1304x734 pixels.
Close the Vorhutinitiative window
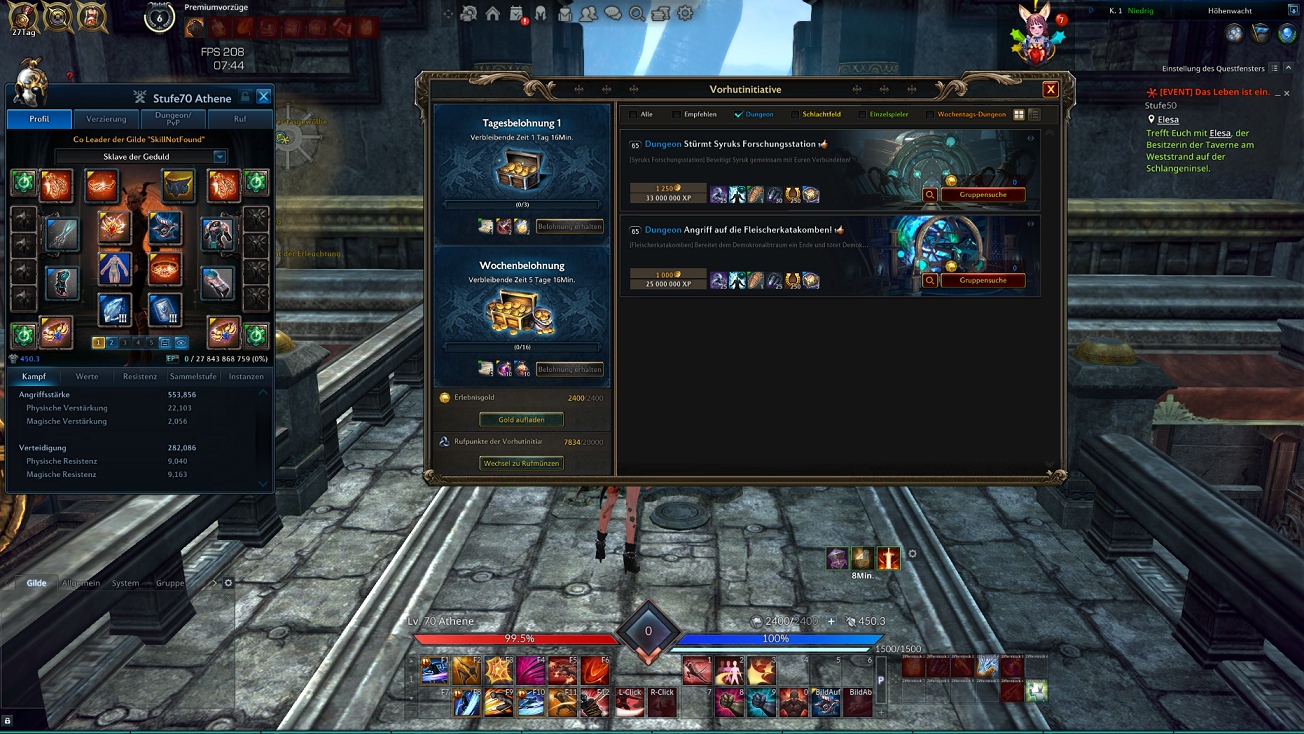(x=1050, y=90)
